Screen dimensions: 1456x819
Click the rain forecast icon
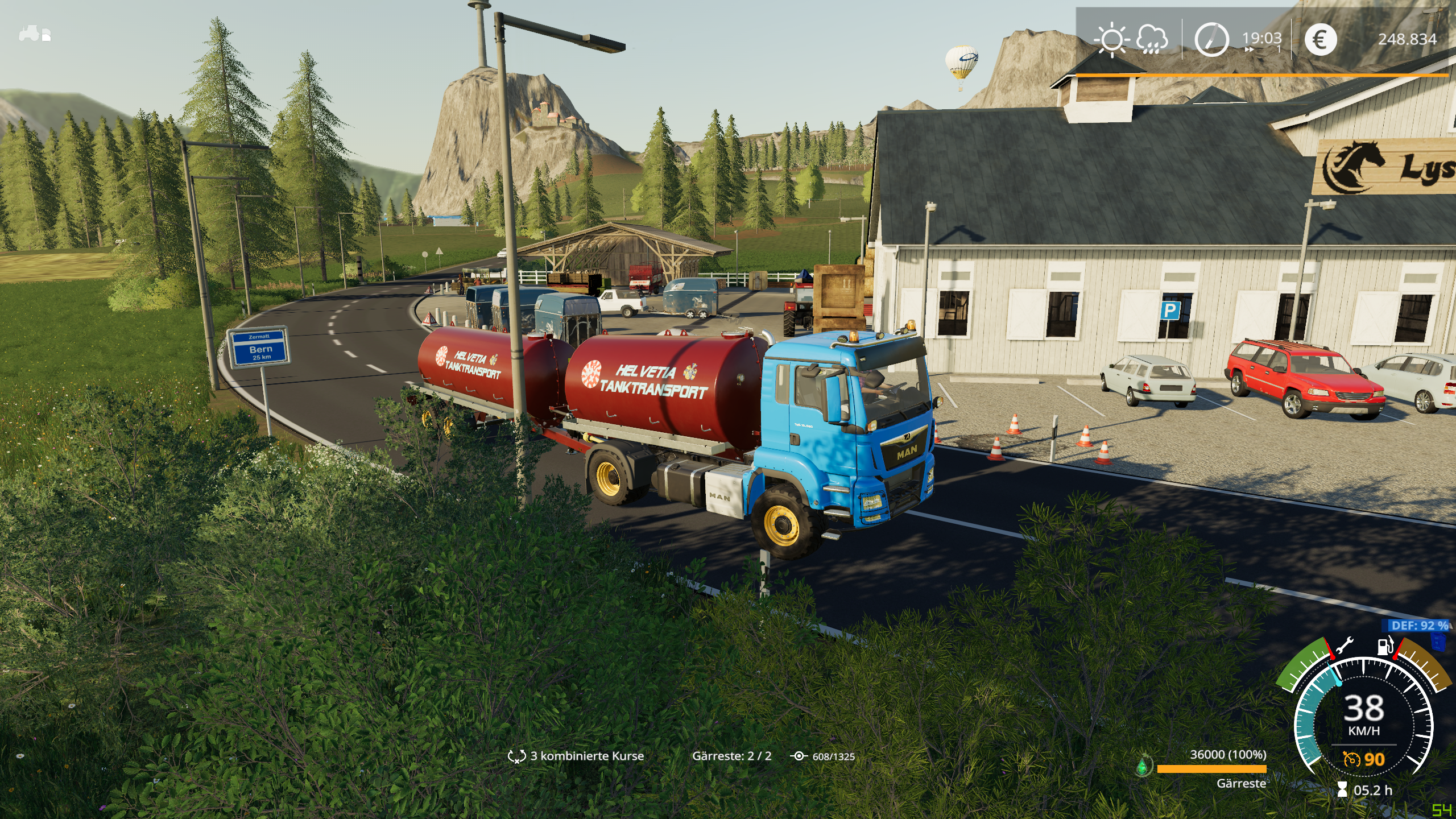click(x=1152, y=40)
